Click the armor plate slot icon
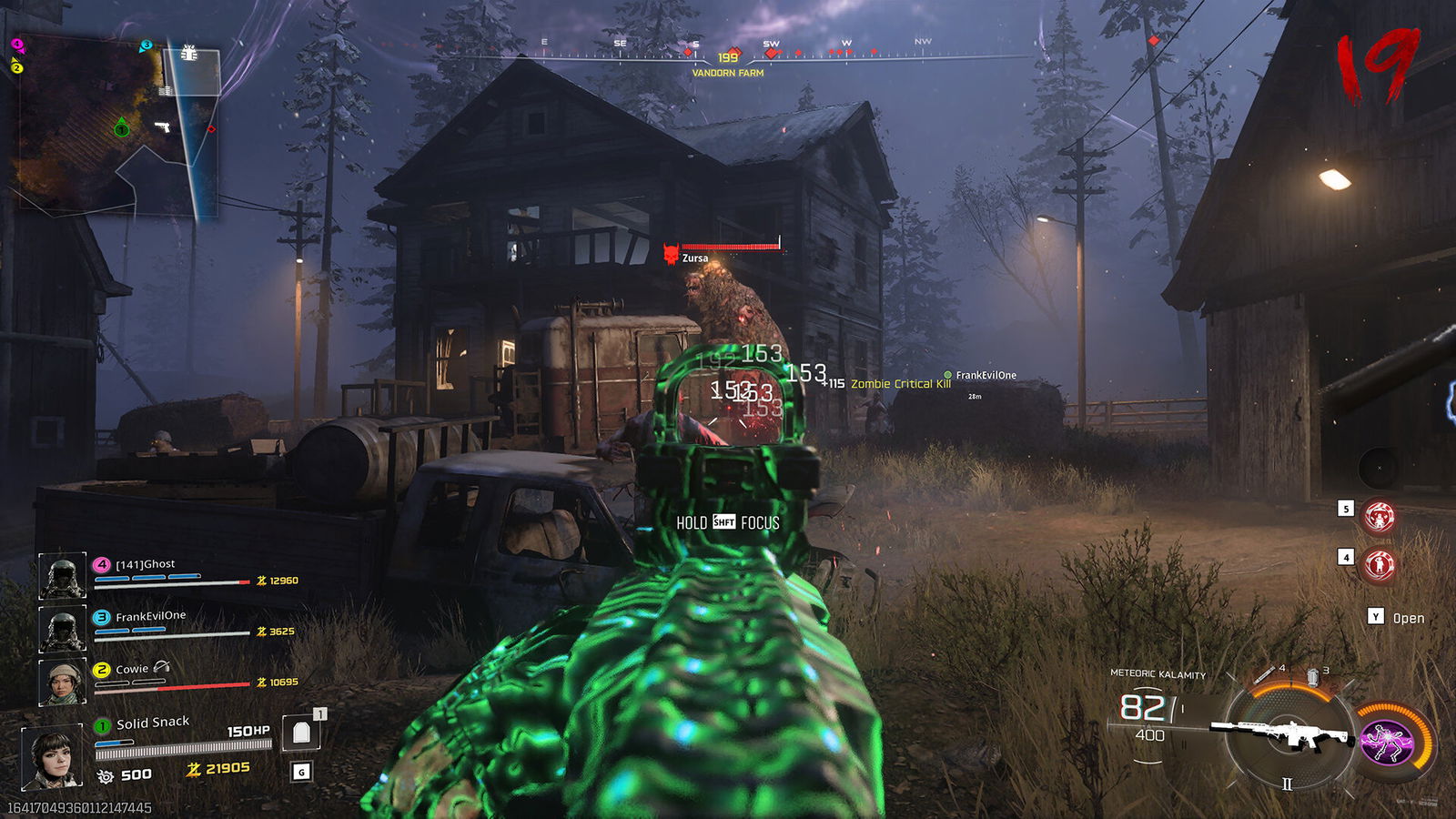This screenshot has height=819, width=1456. pos(301,733)
